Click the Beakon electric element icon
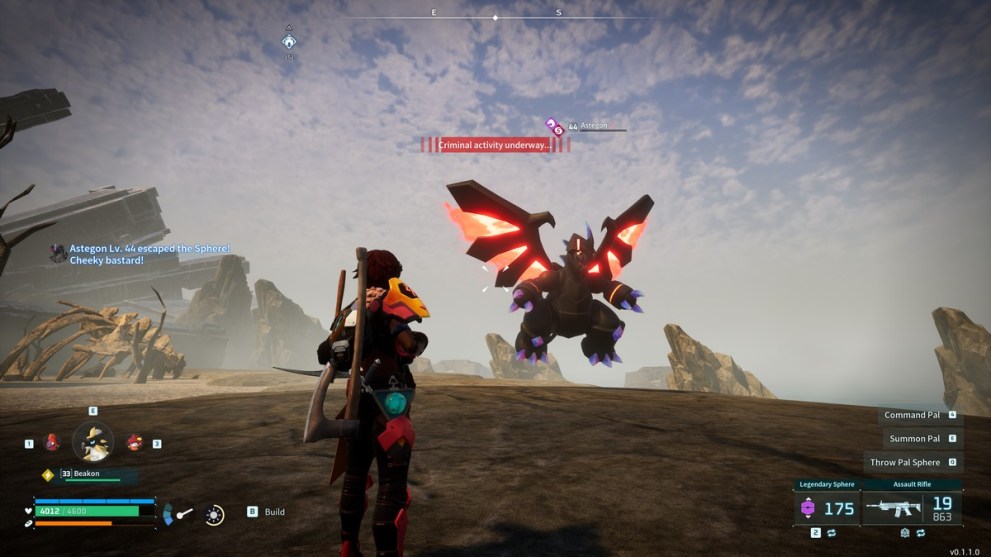This screenshot has width=991, height=557. coord(47,475)
